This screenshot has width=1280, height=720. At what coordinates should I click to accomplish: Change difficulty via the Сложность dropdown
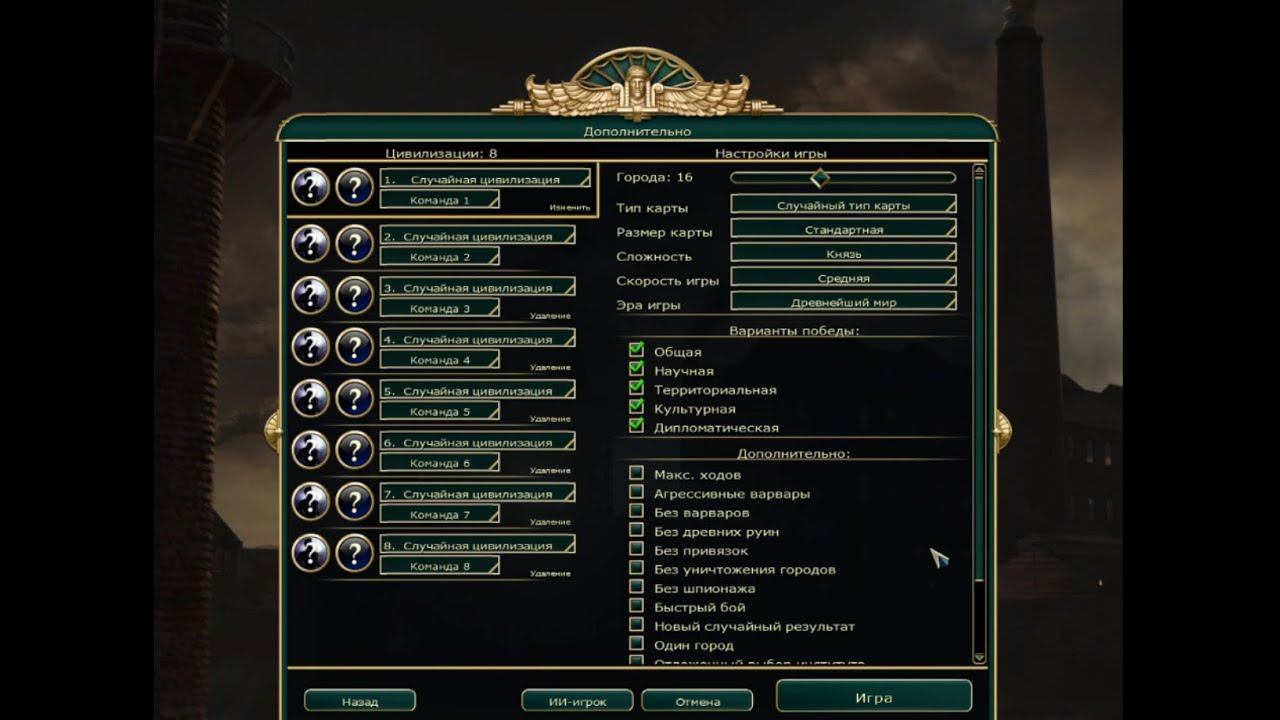click(845, 255)
